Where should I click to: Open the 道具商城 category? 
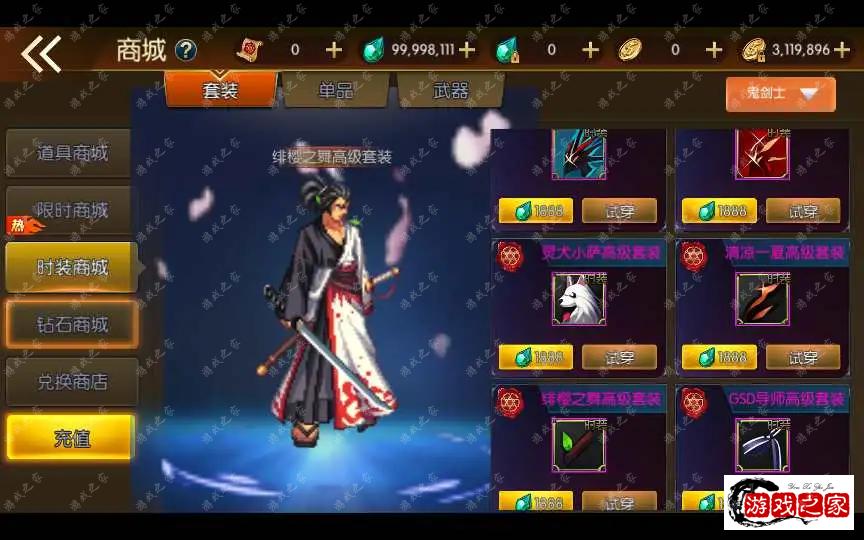[72, 154]
